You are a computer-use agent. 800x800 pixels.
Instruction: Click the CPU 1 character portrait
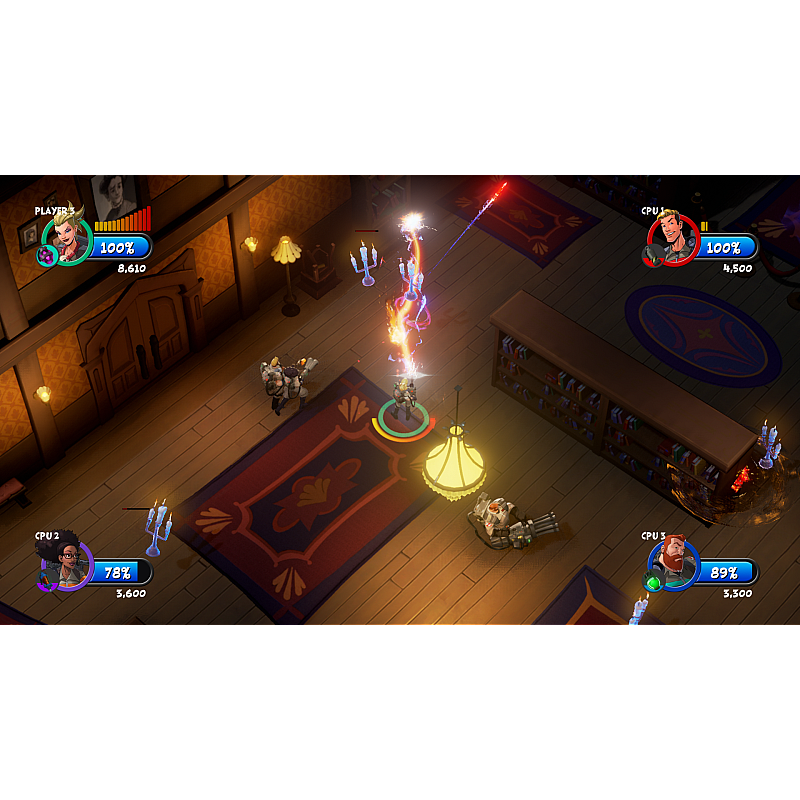click(674, 238)
